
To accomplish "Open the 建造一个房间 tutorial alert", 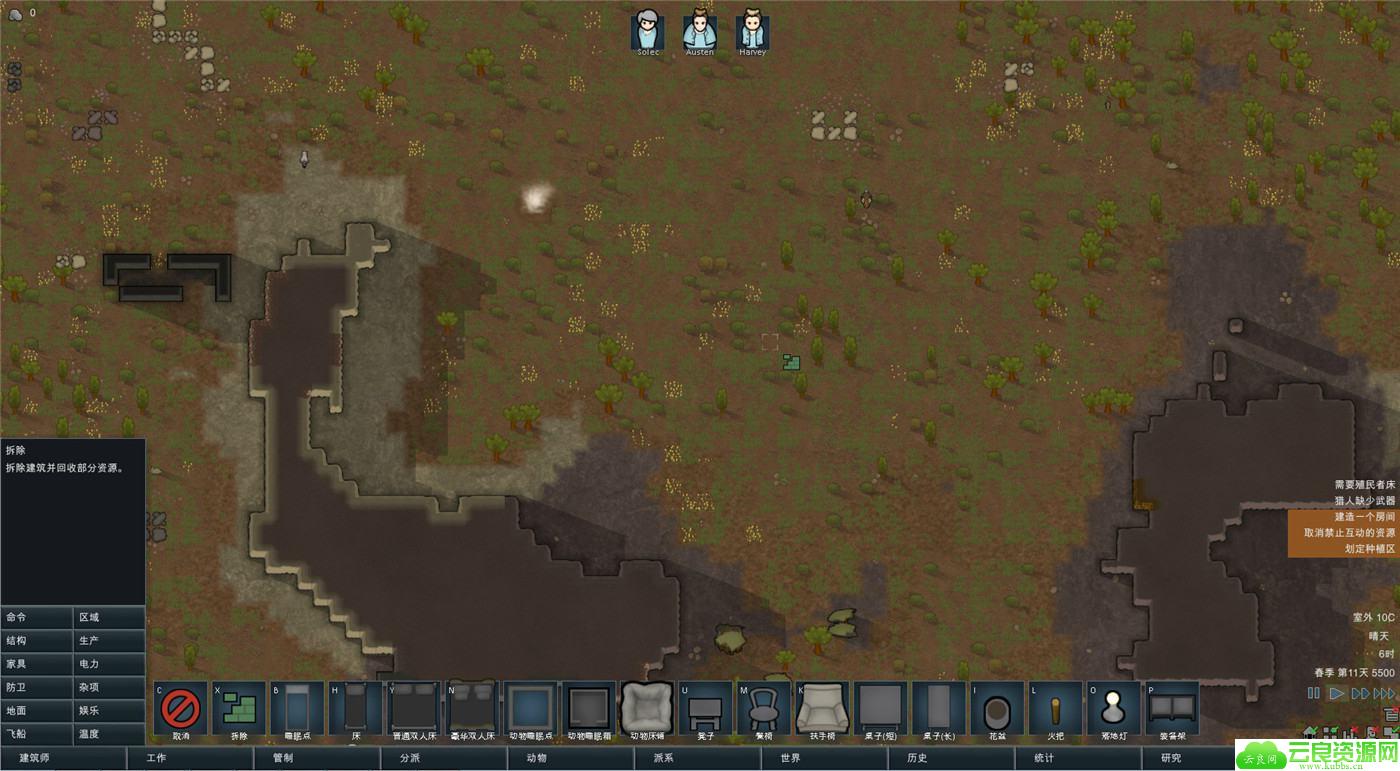I will click(1364, 517).
